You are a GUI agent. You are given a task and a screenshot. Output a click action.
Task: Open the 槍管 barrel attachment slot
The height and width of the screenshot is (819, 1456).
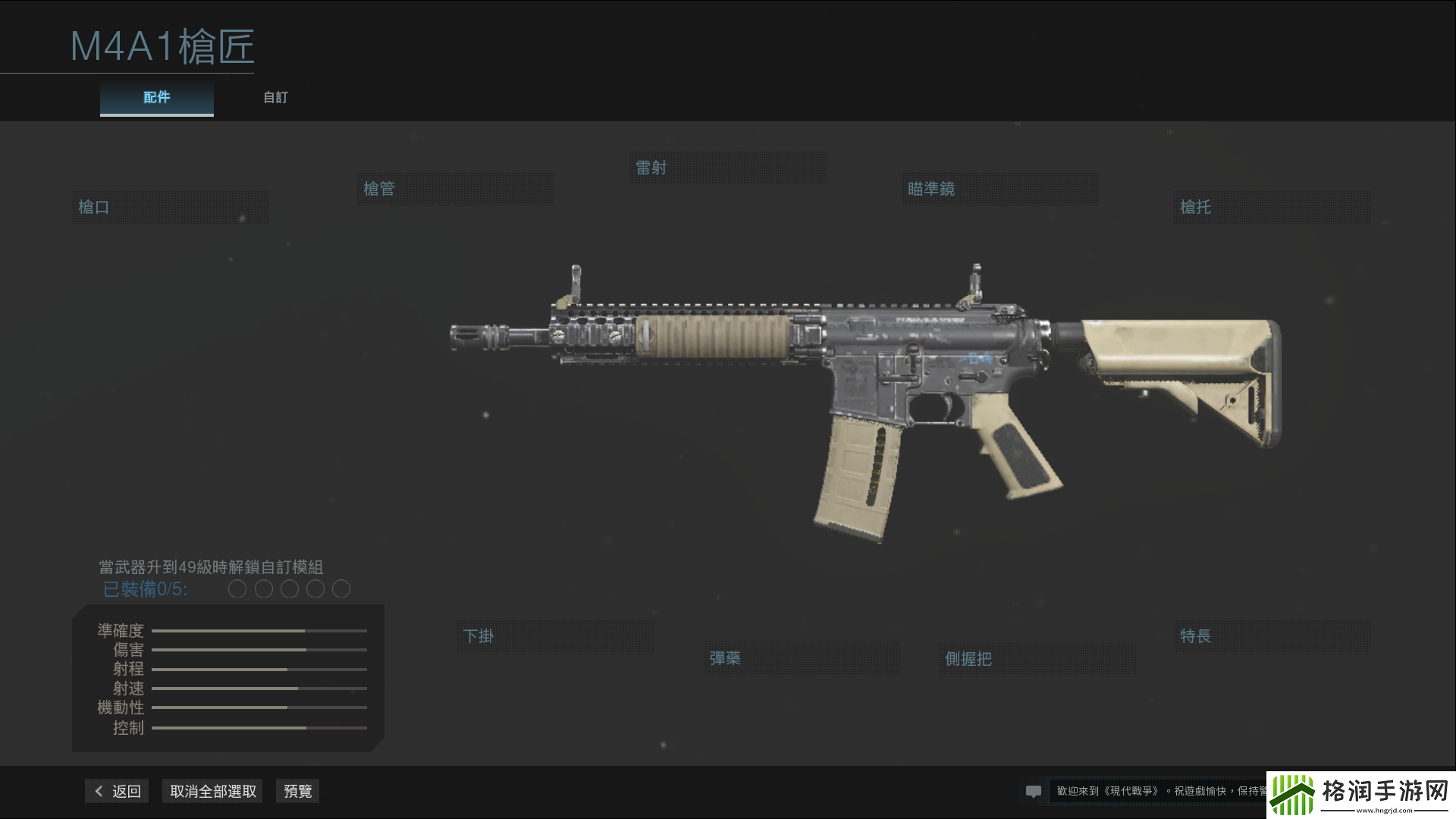pos(455,188)
